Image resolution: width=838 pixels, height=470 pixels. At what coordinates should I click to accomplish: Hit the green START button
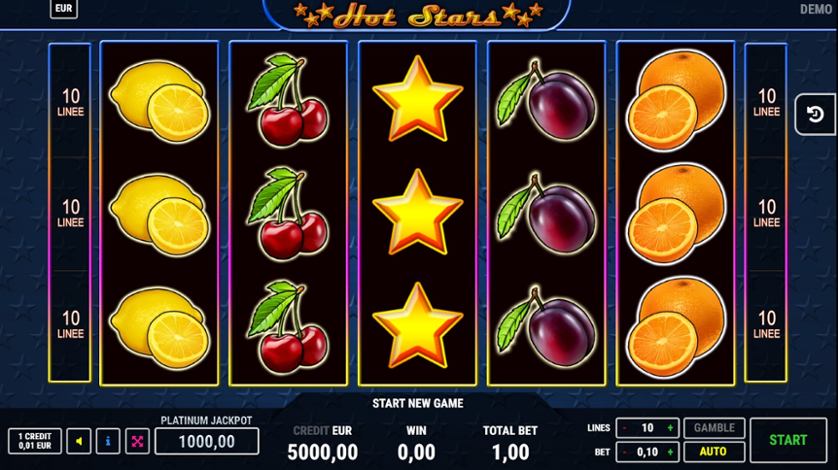[788, 439]
